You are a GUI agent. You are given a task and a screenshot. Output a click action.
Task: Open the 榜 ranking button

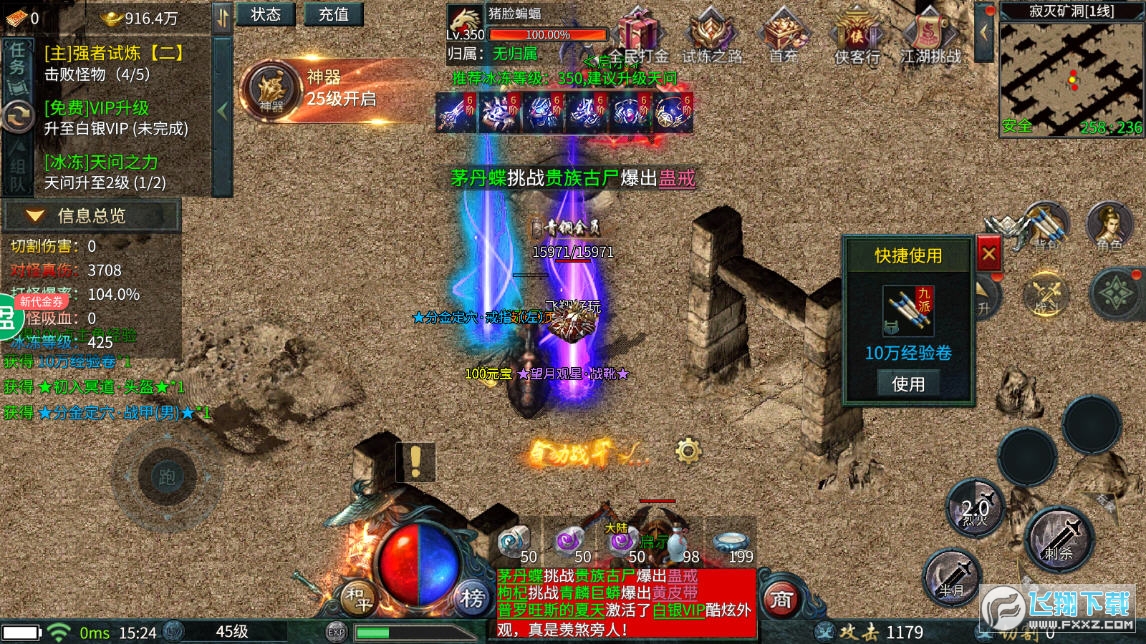coord(471,598)
